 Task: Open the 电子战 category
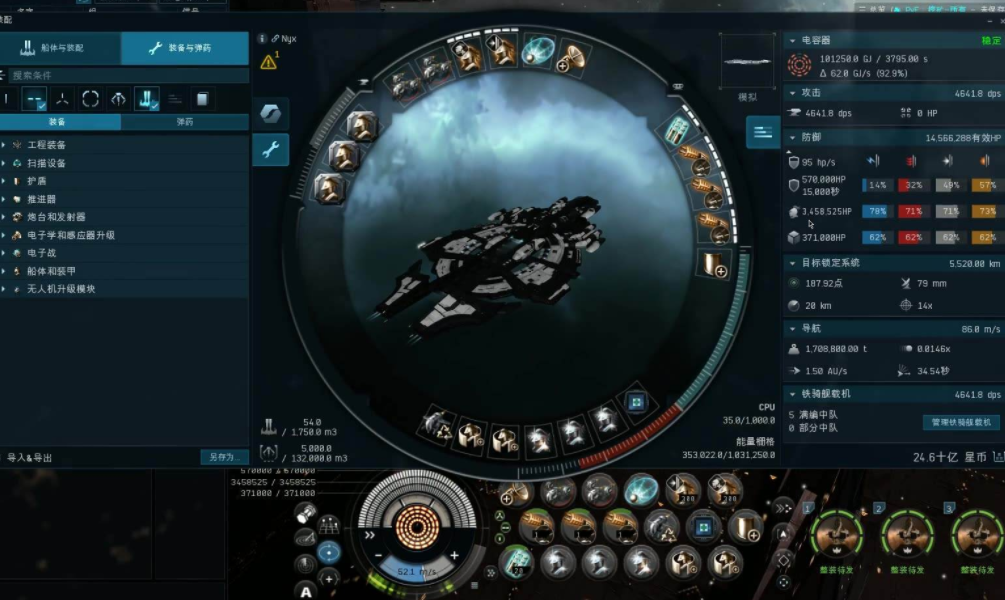pos(42,253)
